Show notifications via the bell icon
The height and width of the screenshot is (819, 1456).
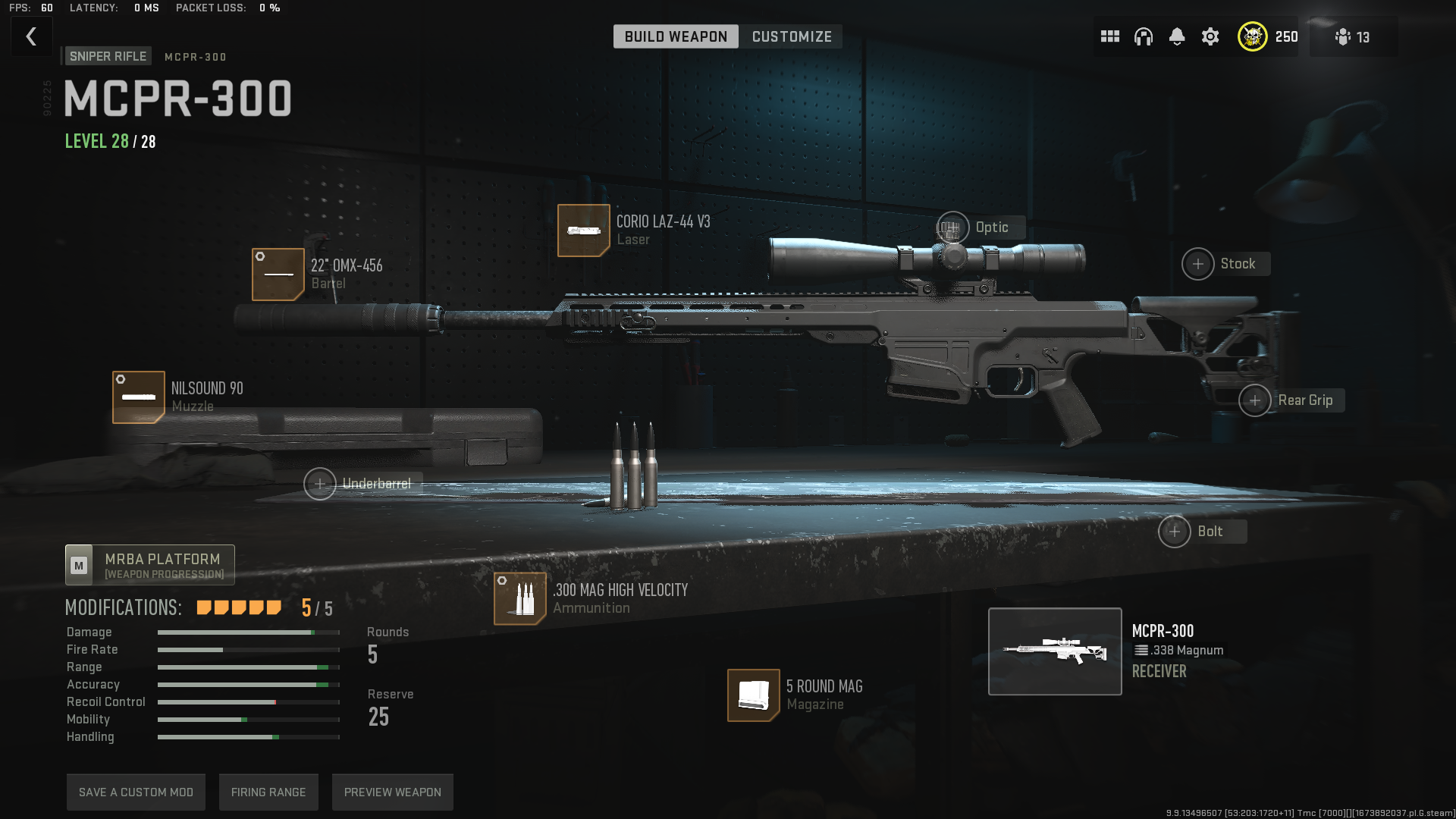[1176, 36]
